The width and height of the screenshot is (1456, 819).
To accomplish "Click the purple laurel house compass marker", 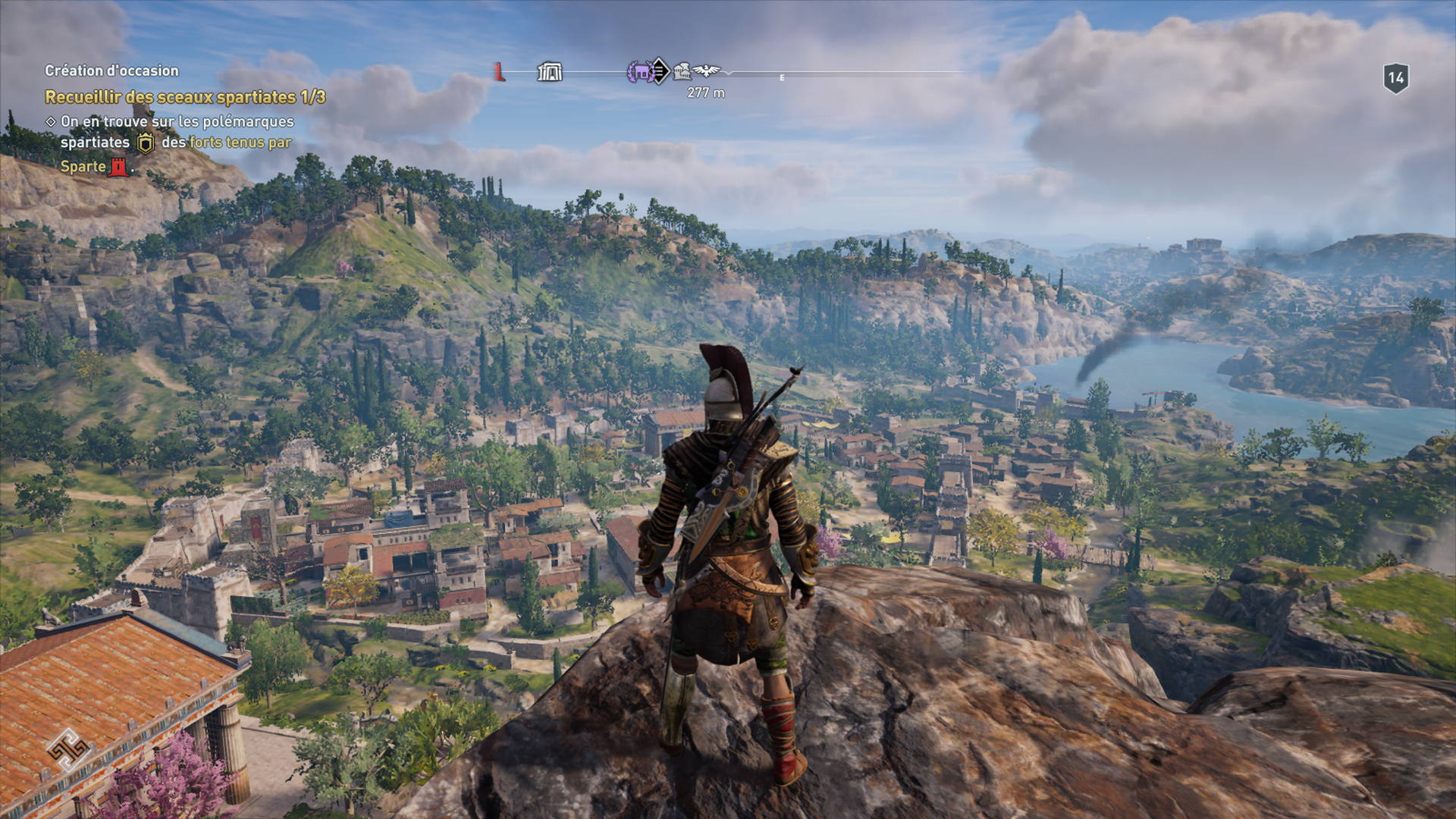I will [640, 72].
